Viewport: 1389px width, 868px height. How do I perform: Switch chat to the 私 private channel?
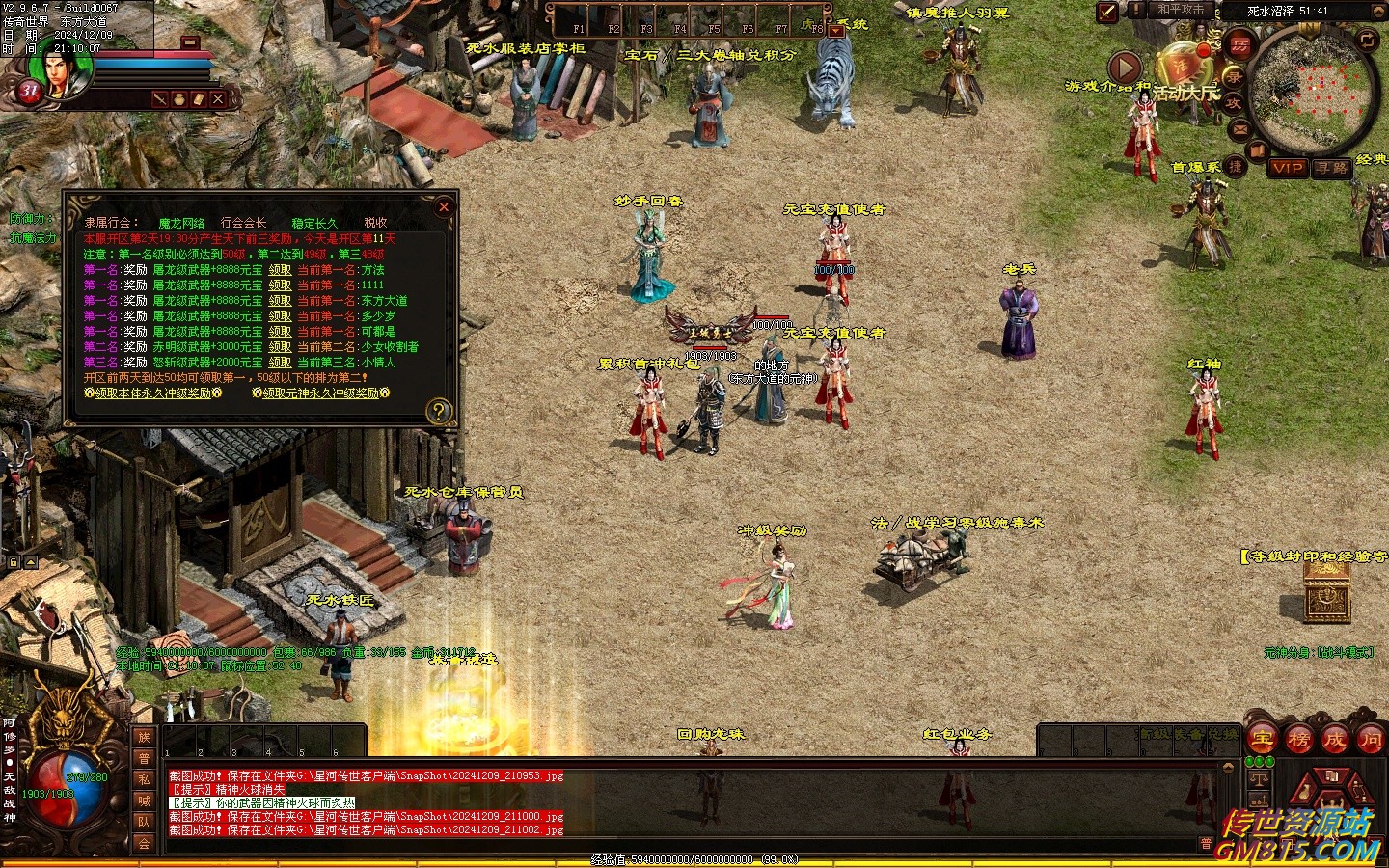(144, 779)
